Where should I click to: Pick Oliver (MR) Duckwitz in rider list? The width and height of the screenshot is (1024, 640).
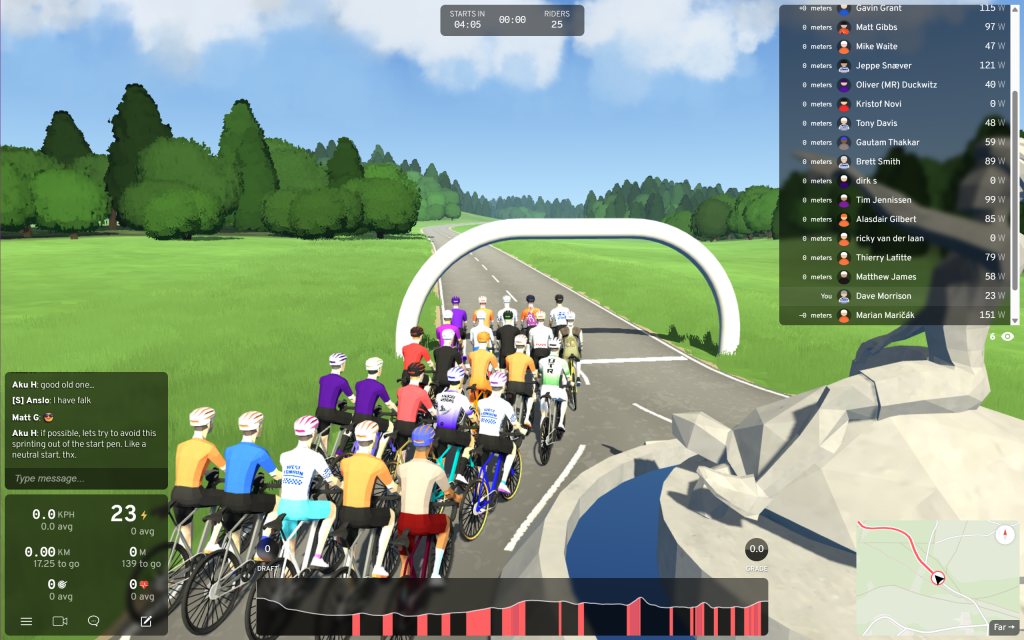[895, 84]
